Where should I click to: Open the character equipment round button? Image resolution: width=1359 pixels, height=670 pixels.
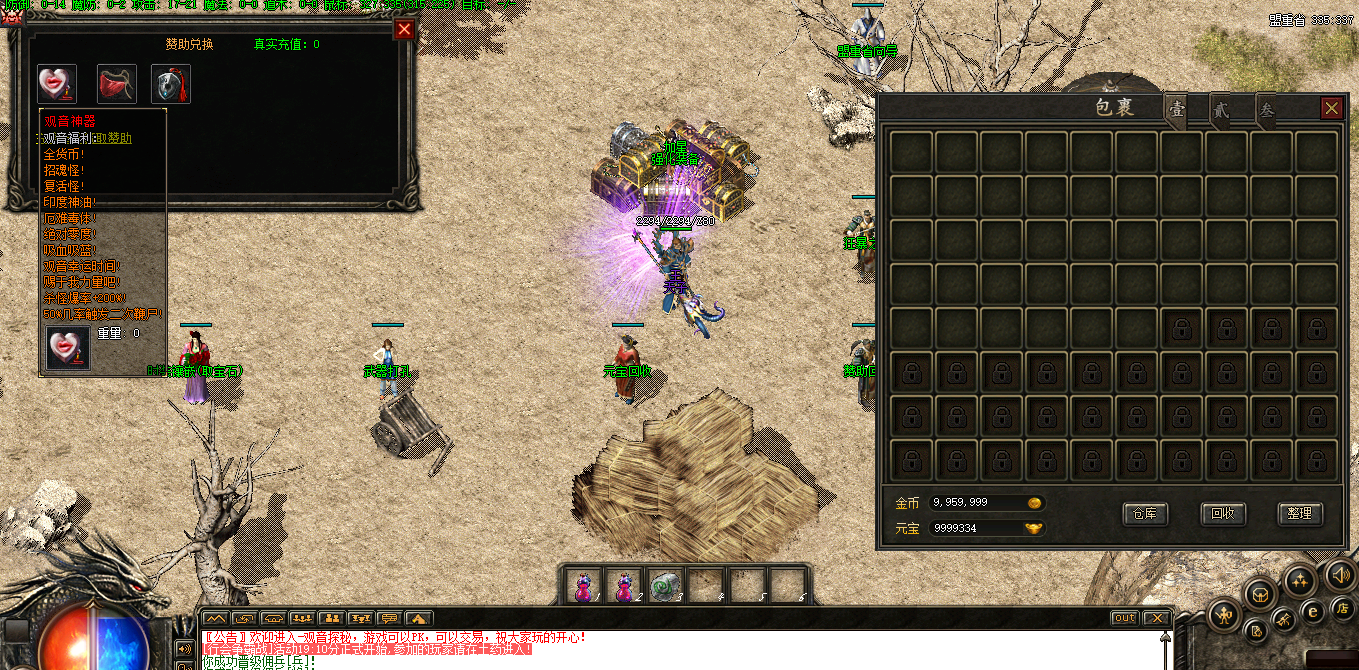pos(1225,612)
